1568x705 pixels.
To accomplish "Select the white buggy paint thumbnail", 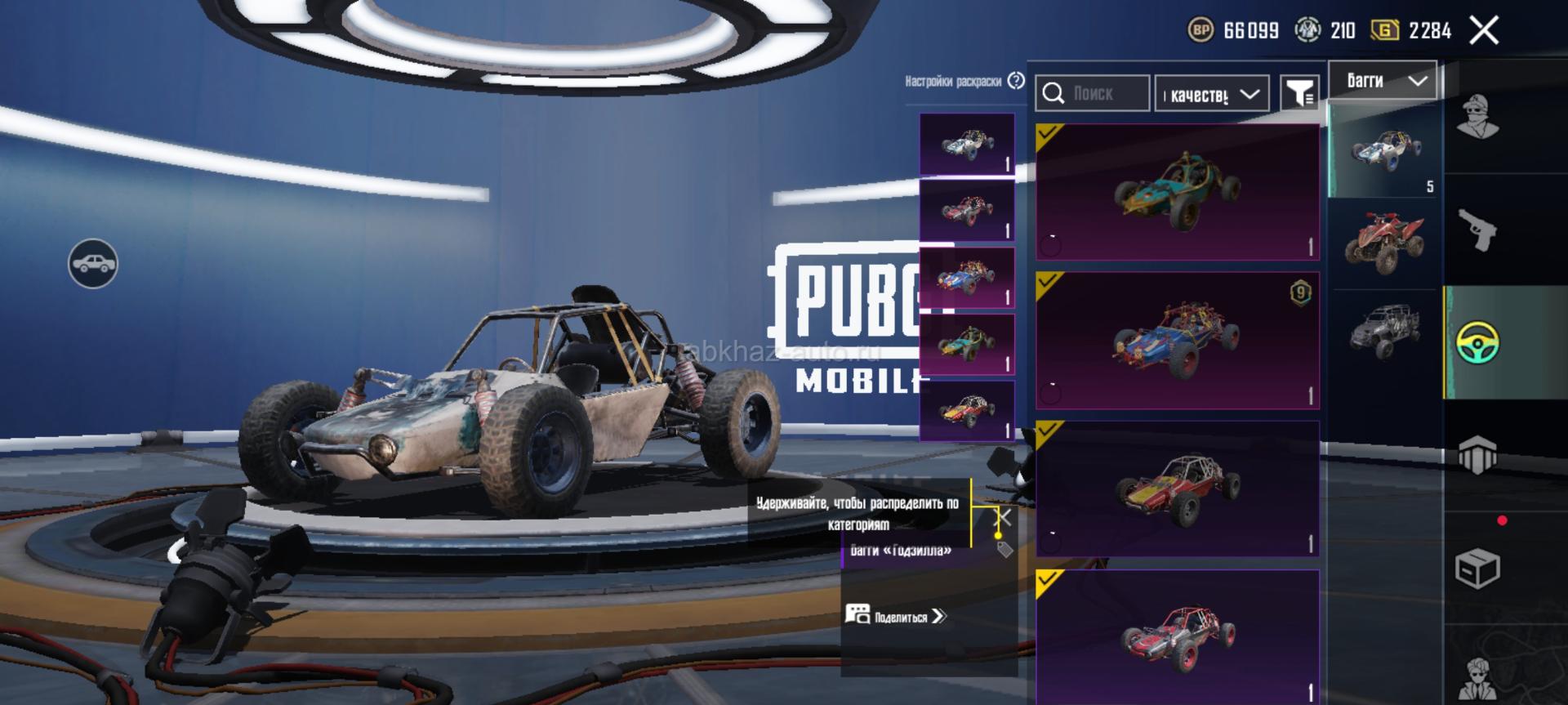I will click(967, 145).
